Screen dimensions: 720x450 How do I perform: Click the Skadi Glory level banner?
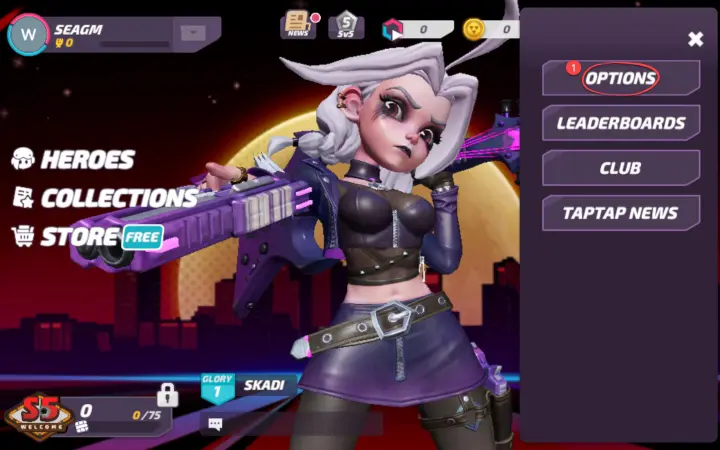pyautogui.click(x=246, y=387)
